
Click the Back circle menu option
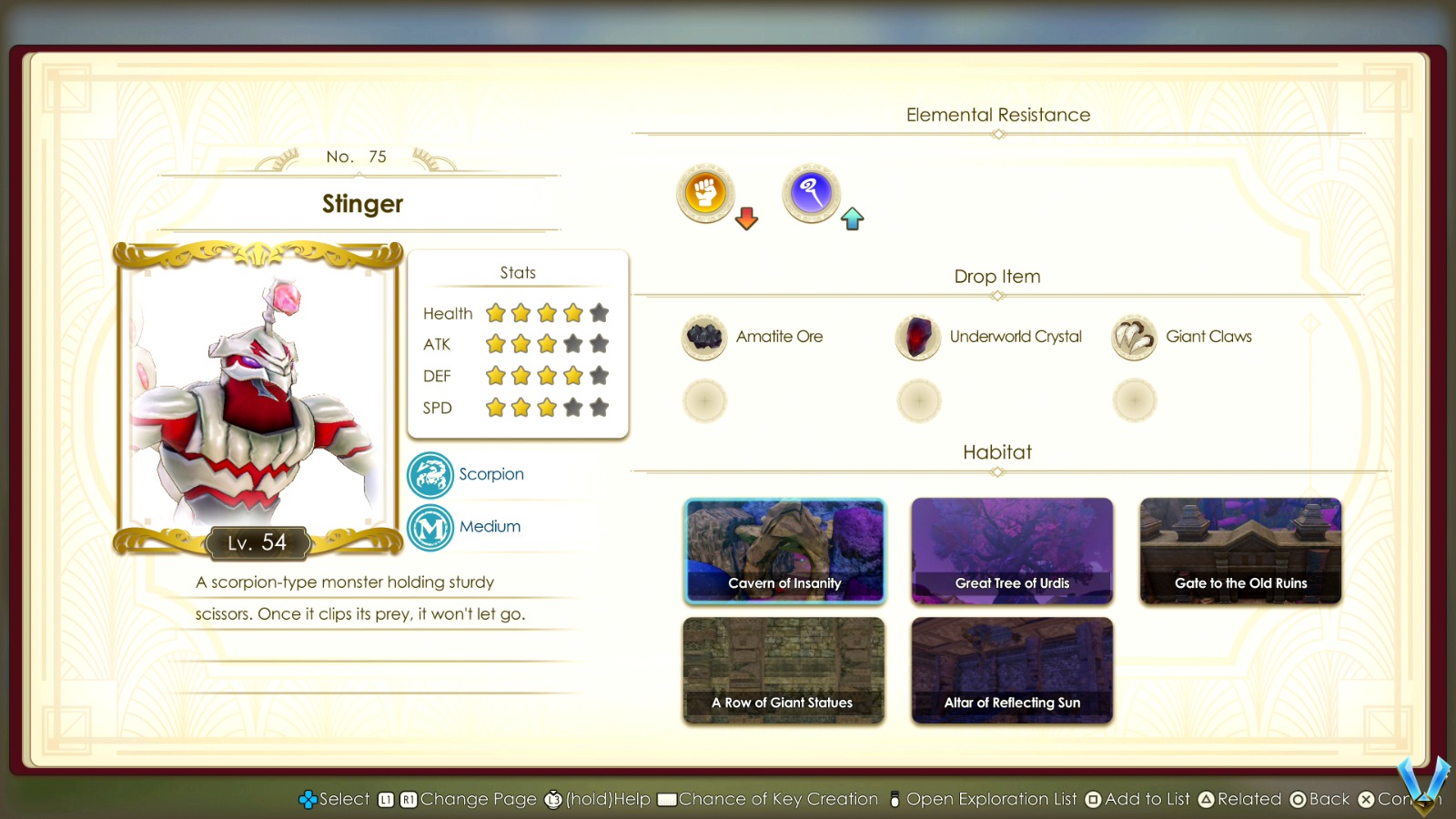1299,799
